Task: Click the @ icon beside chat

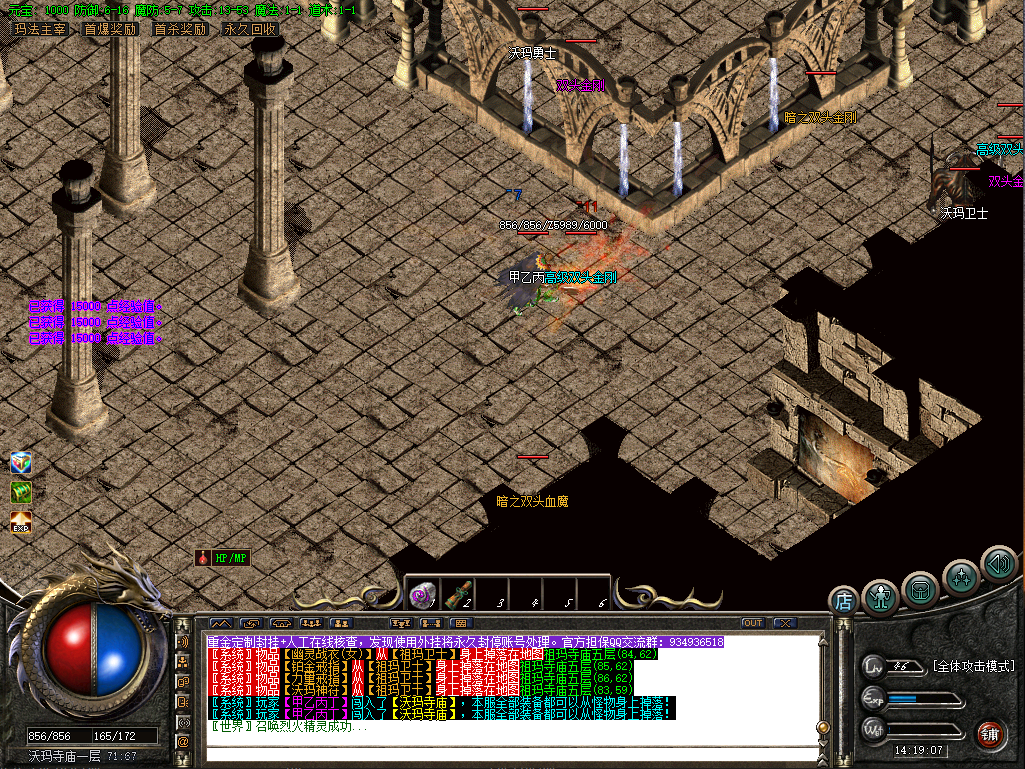Action: [183, 742]
